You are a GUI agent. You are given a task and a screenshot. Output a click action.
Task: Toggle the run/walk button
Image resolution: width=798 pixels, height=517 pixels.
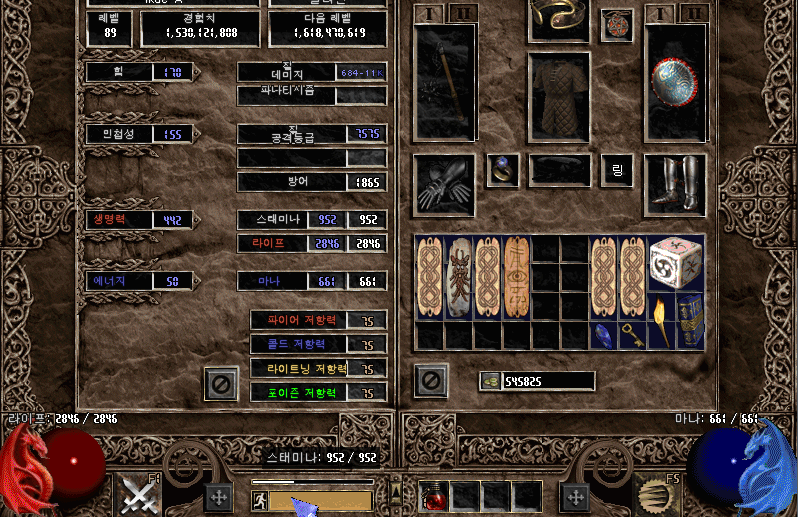(259, 500)
